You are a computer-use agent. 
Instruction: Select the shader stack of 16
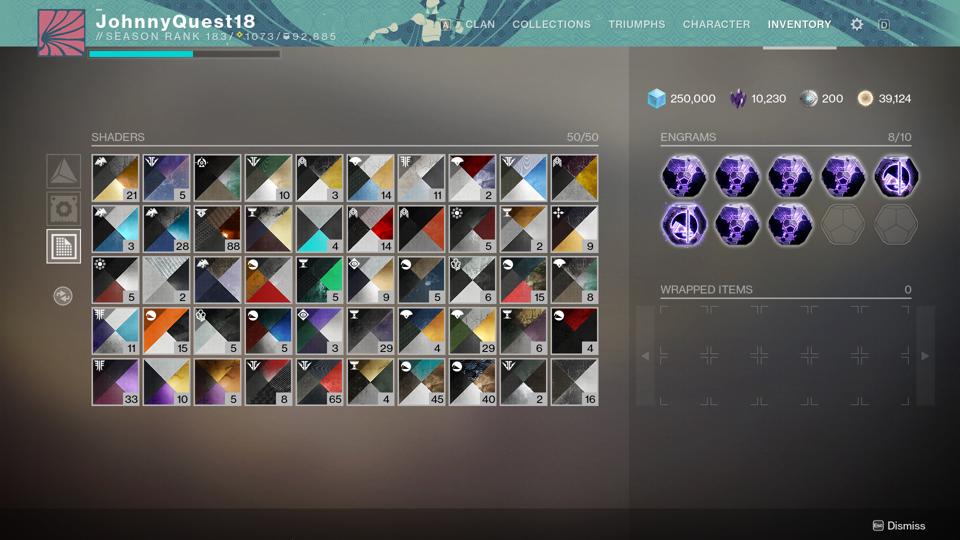575,382
